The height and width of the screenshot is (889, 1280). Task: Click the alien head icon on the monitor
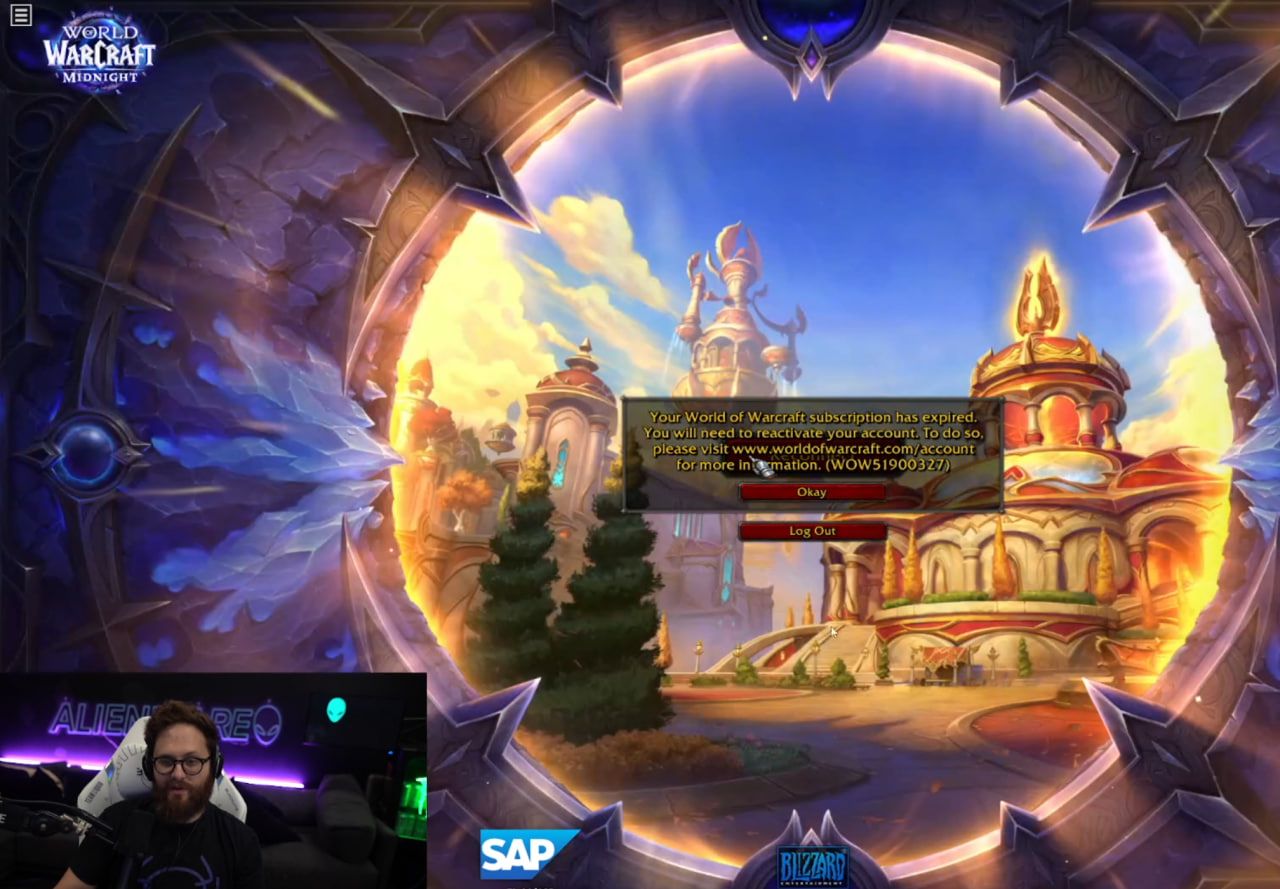coord(337,712)
